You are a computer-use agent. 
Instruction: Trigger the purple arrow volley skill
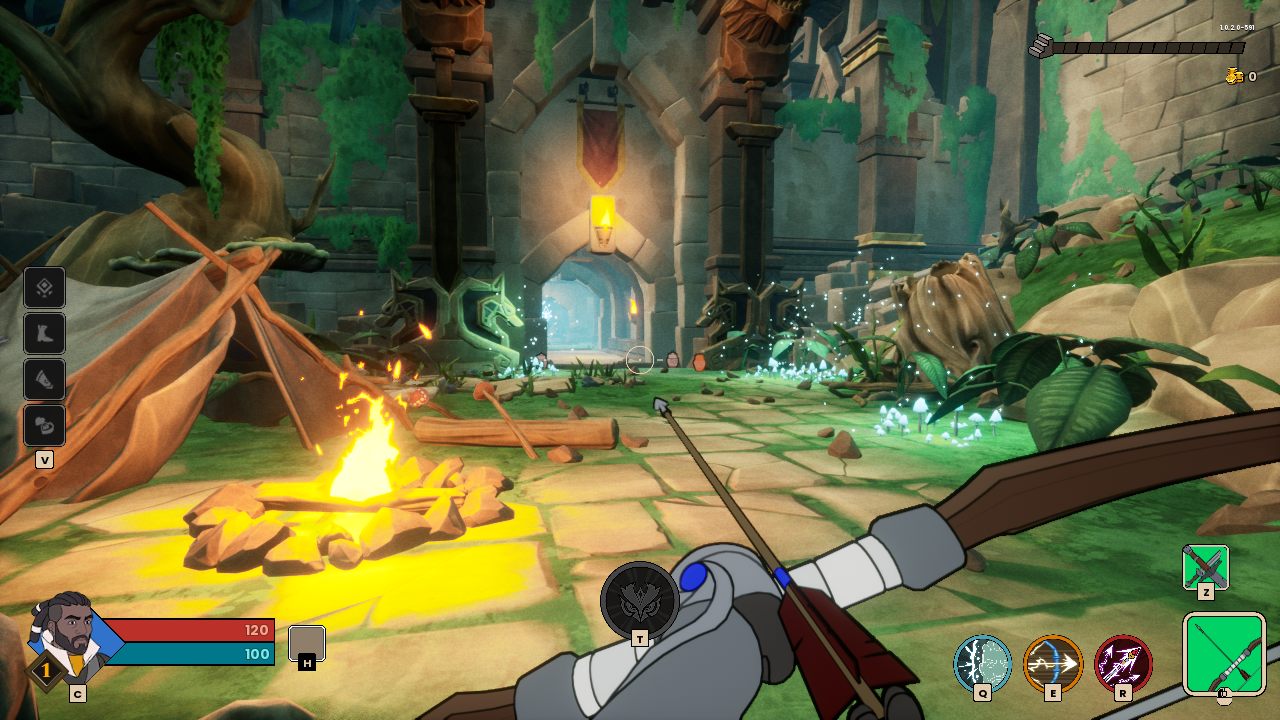(1123, 663)
